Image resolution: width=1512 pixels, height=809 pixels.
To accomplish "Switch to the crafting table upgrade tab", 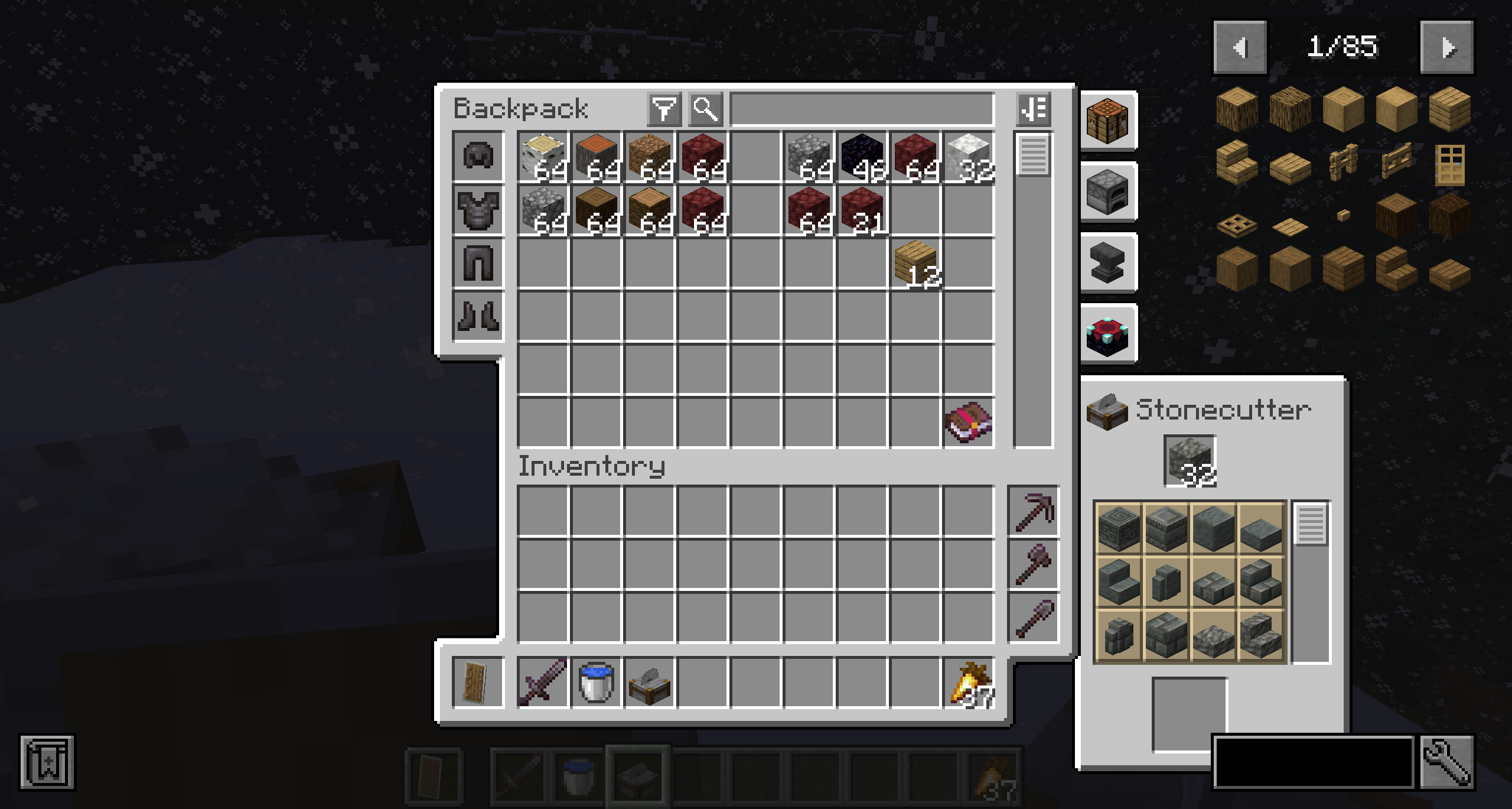I will [x=1107, y=121].
